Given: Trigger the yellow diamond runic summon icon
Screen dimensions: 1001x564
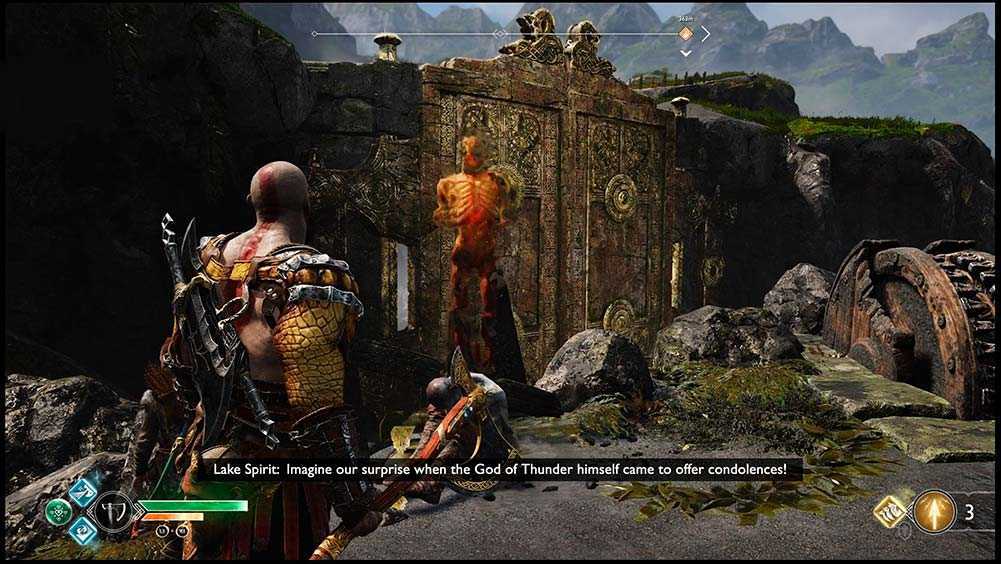Looking at the screenshot, I should (x=889, y=511).
